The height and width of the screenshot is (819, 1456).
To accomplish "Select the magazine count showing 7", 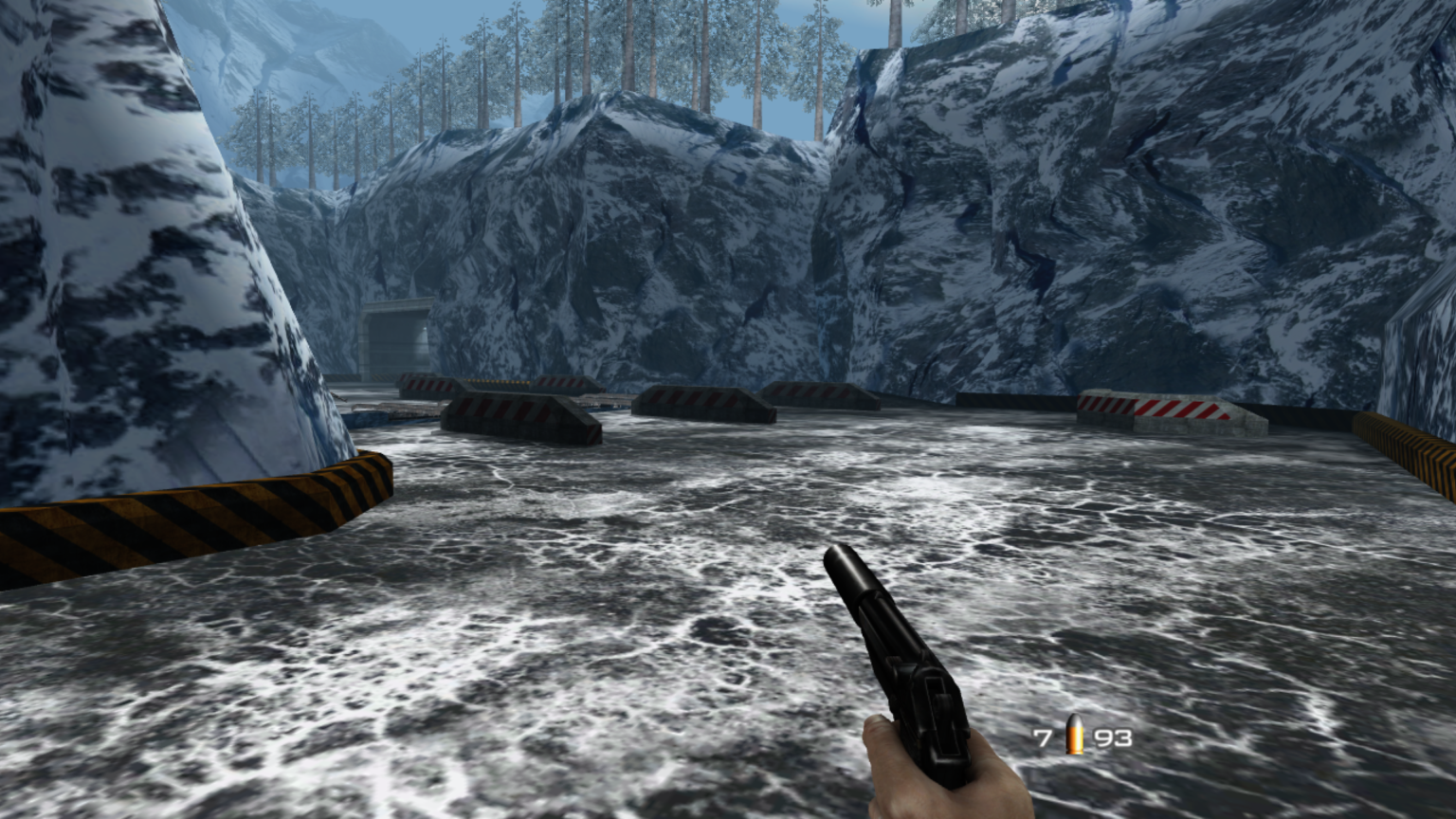I will pos(1043,736).
